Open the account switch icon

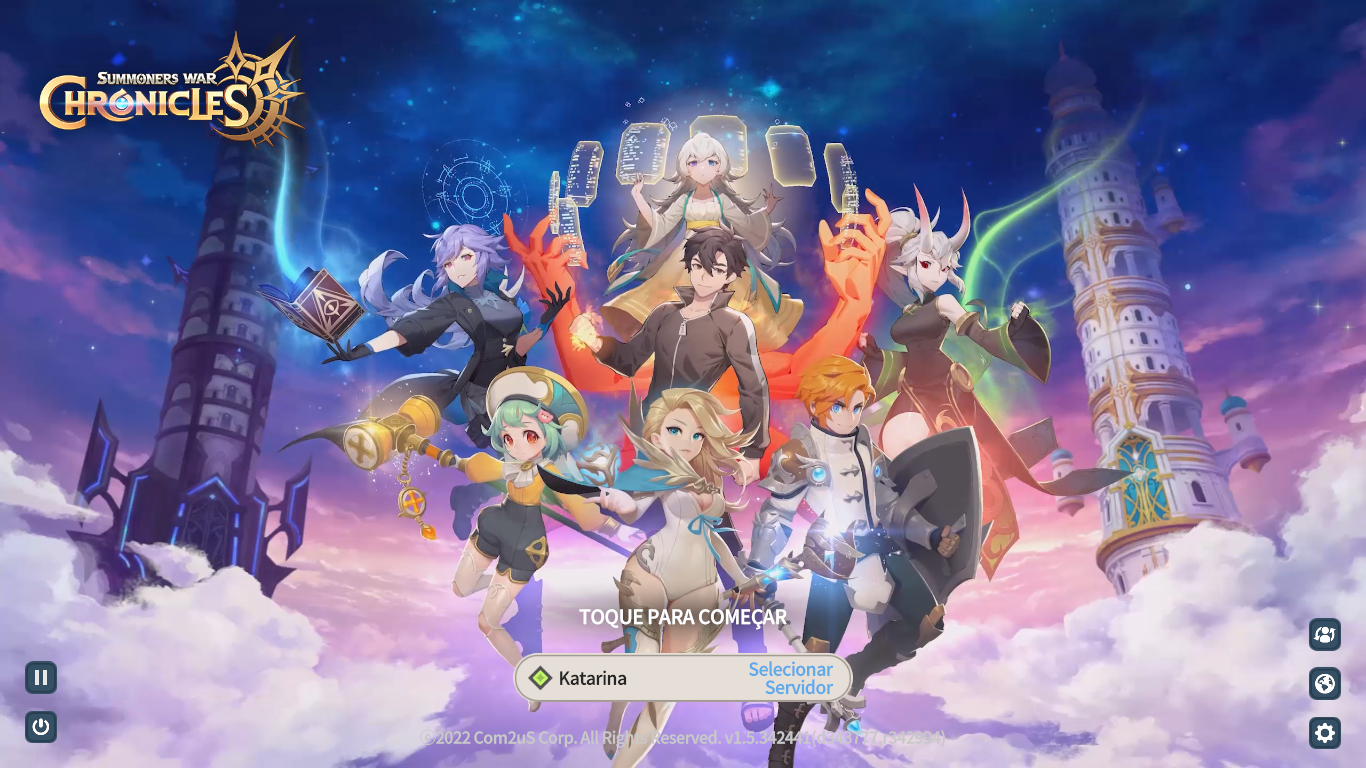pos(1325,634)
